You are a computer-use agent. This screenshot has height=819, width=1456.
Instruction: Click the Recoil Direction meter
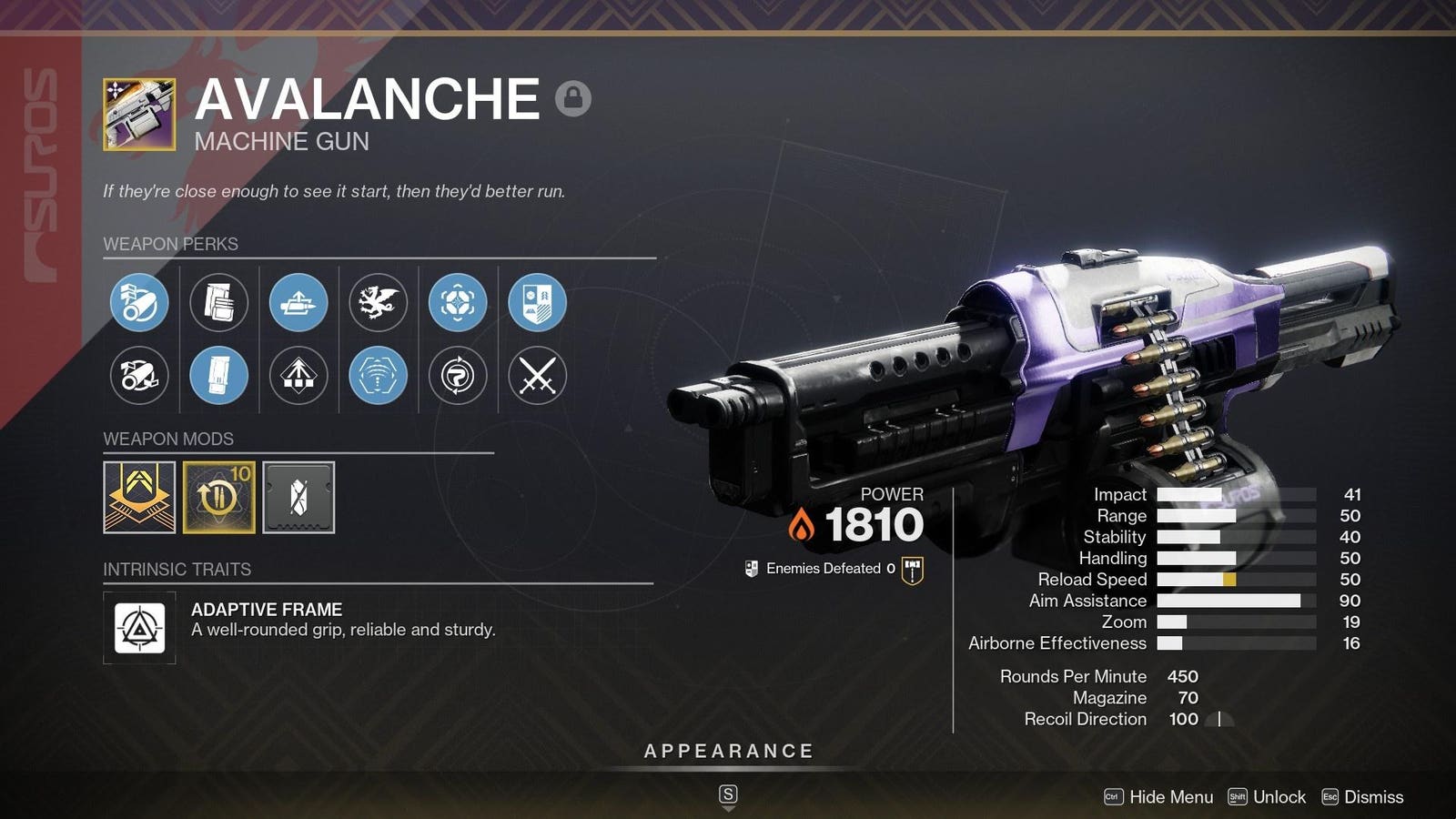(x=1219, y=719)
